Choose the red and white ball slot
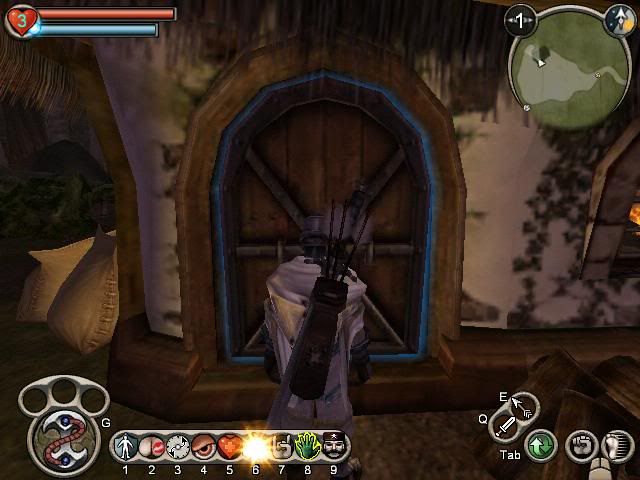 pos(151,445)
